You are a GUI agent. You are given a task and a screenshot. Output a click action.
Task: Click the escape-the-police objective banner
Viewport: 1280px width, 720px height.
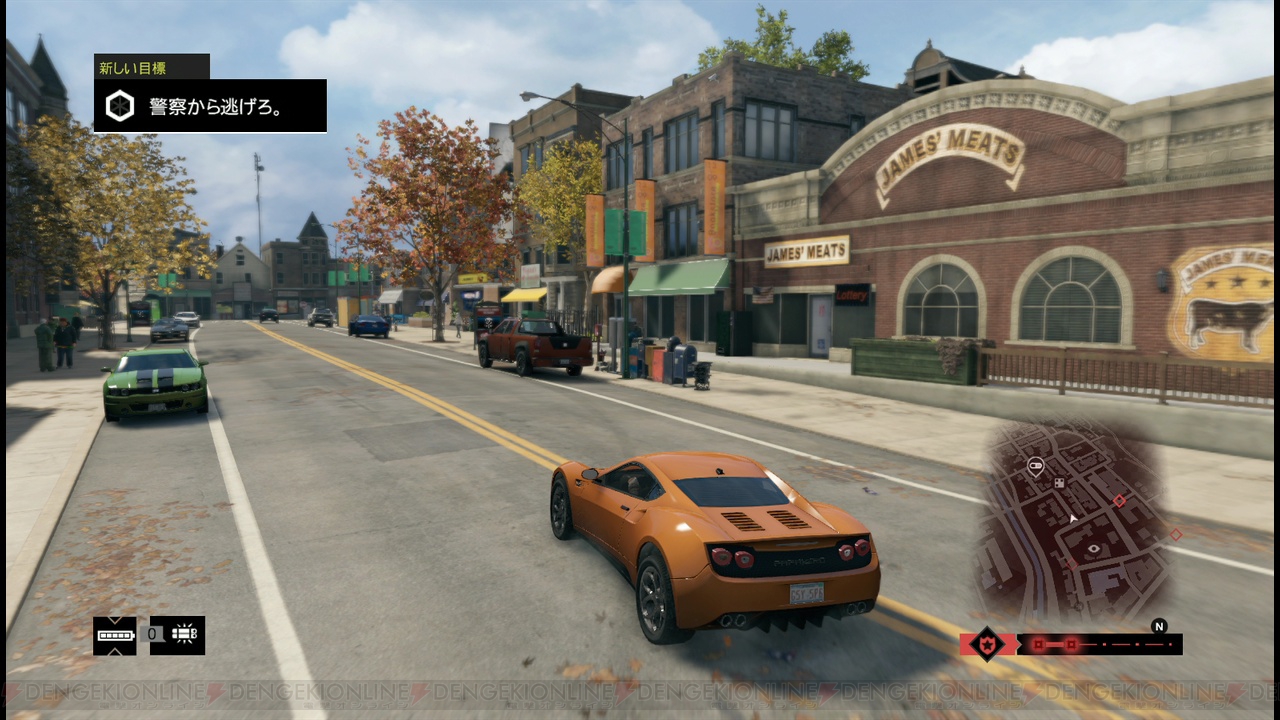[210, 106]
